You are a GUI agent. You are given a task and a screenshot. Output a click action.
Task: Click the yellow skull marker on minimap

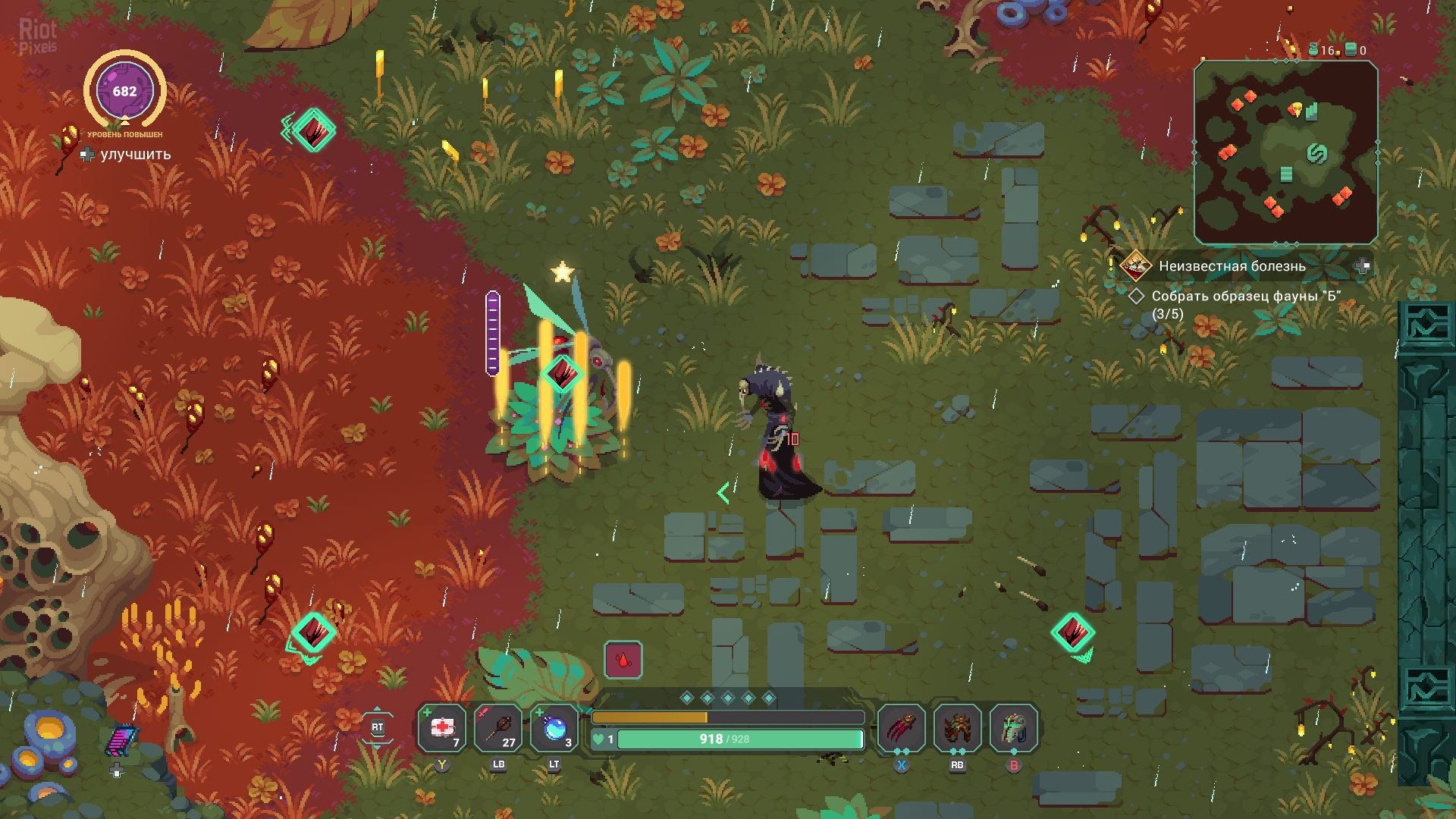(x=1296, y=109)
